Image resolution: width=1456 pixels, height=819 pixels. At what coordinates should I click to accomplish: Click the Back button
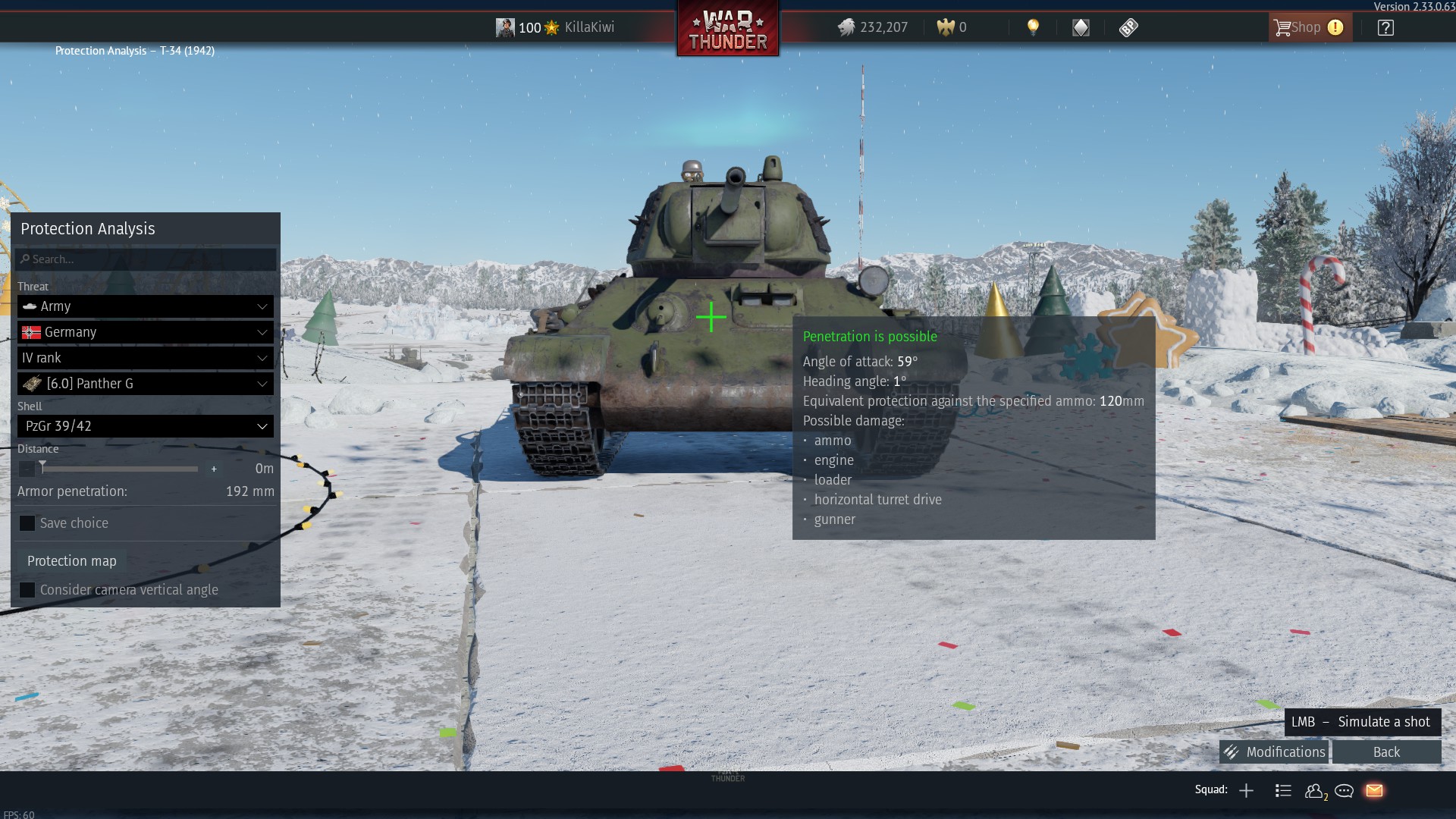pos(1385,752)
